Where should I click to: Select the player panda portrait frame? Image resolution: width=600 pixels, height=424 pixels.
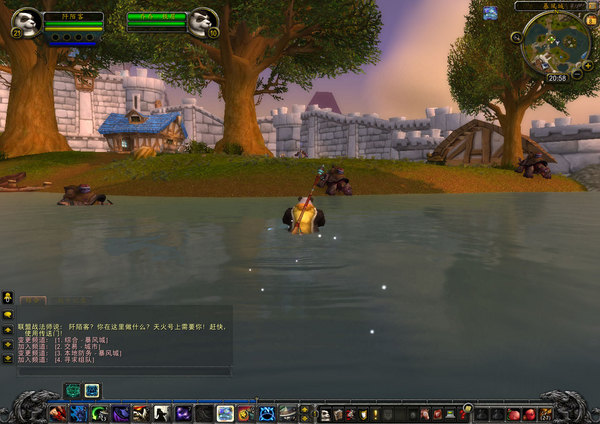point(29,20)
